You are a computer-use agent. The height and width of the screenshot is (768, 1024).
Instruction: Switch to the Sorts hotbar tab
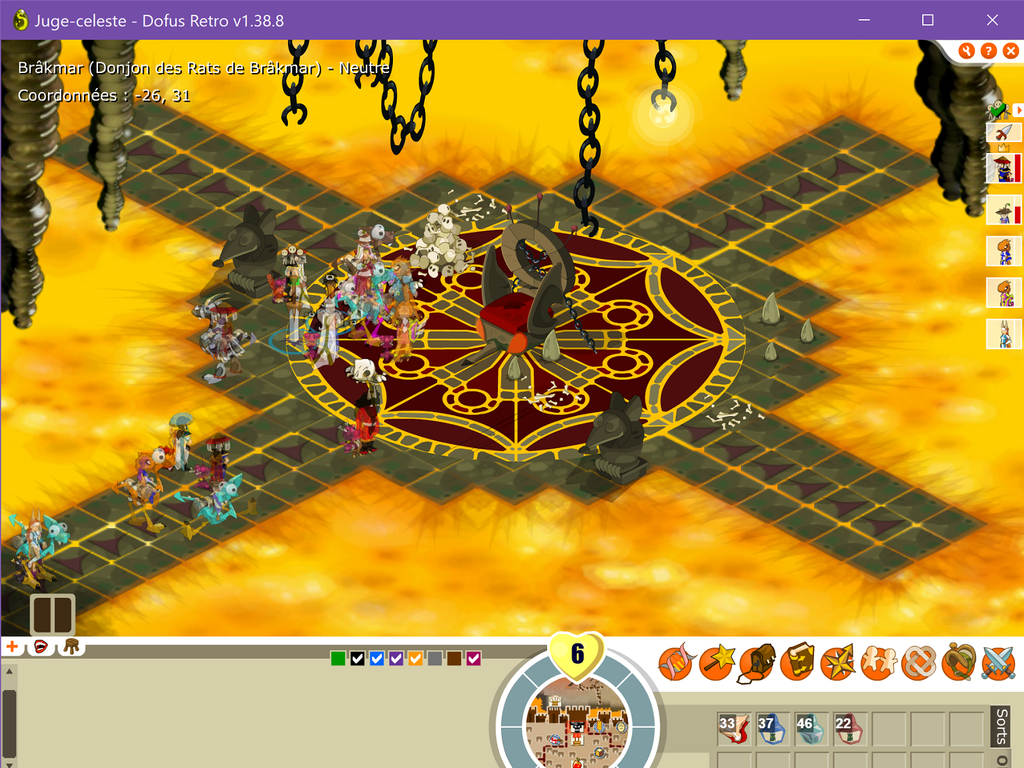pyautogui.click(x=1002, y=727)
